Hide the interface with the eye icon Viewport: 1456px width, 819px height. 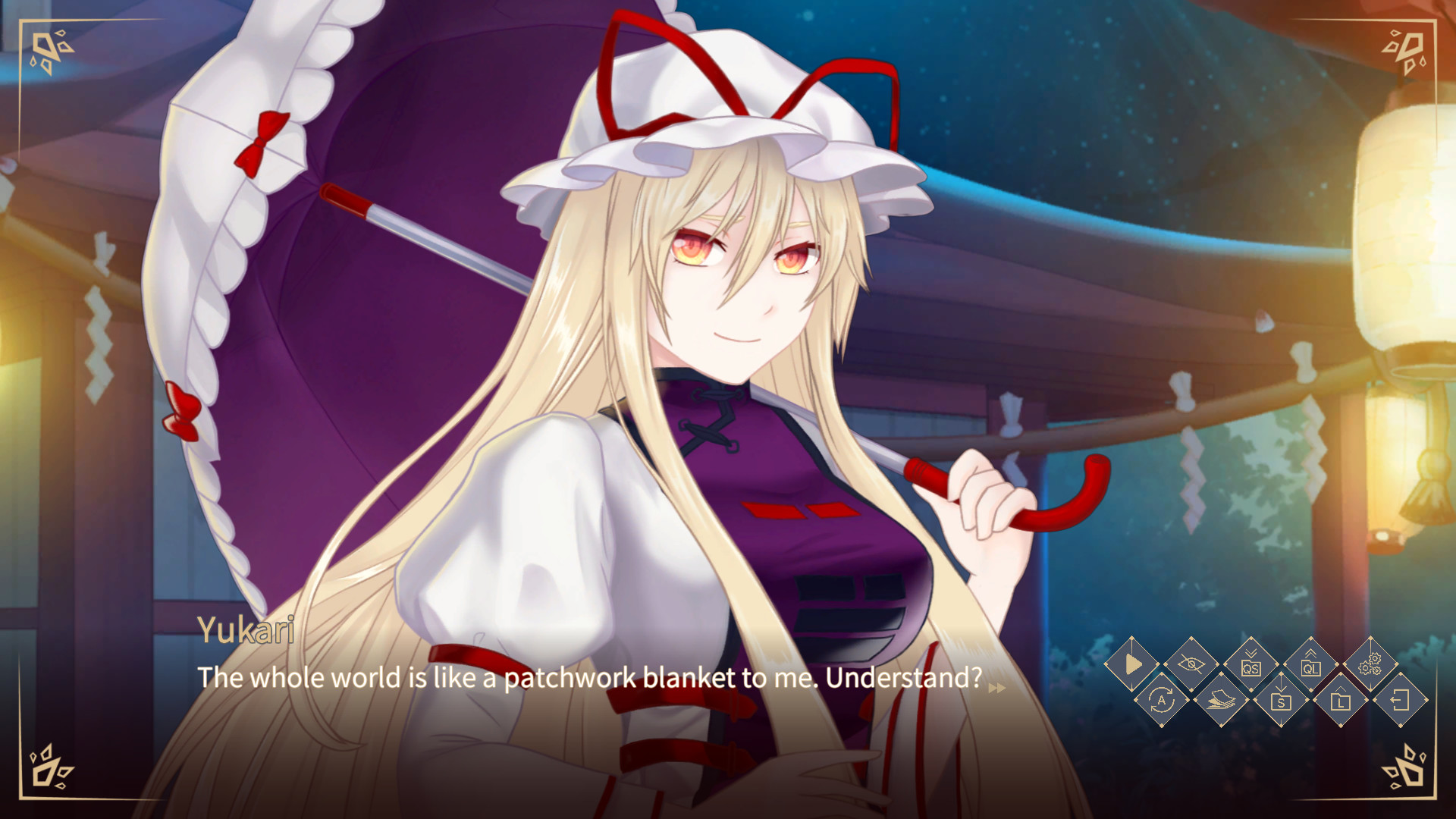(x=1193, y=666)
